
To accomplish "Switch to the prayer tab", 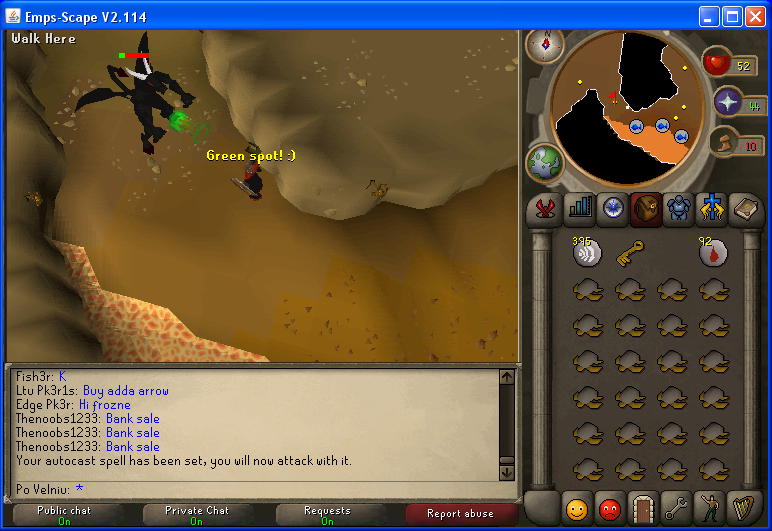I will (711, 207).
